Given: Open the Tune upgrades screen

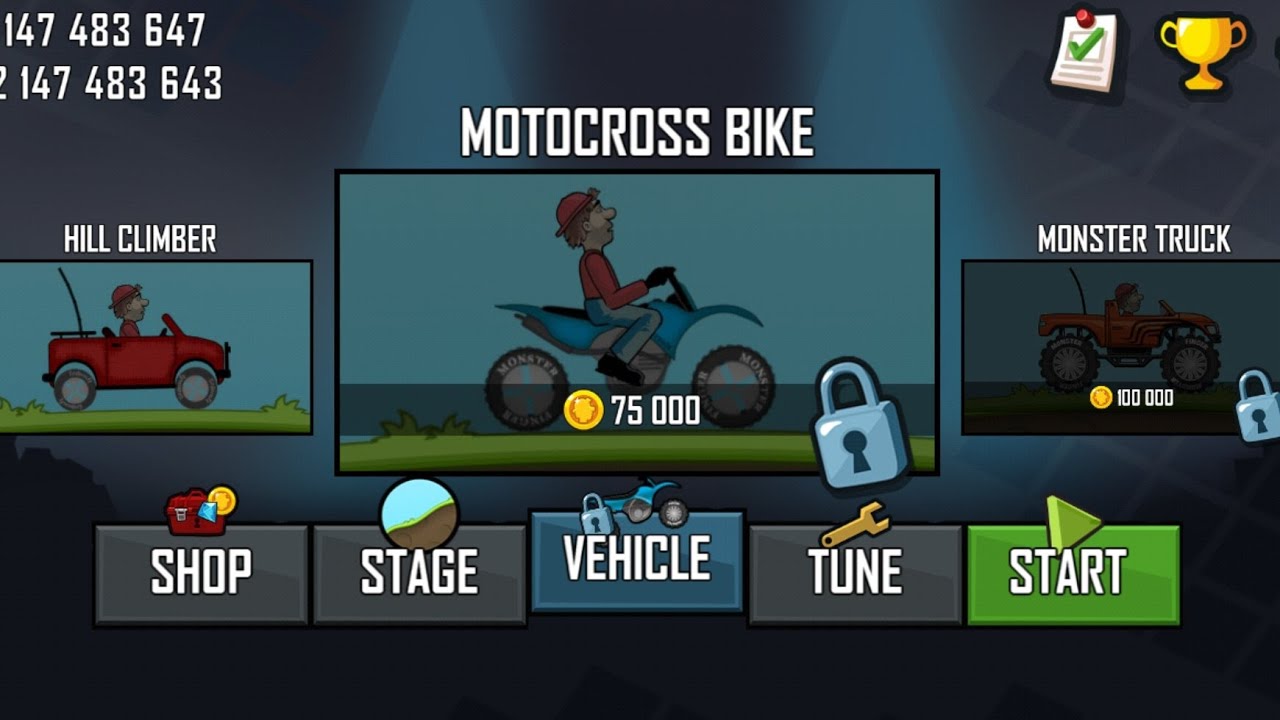Looking at the screenshot, I should (855, 573).
